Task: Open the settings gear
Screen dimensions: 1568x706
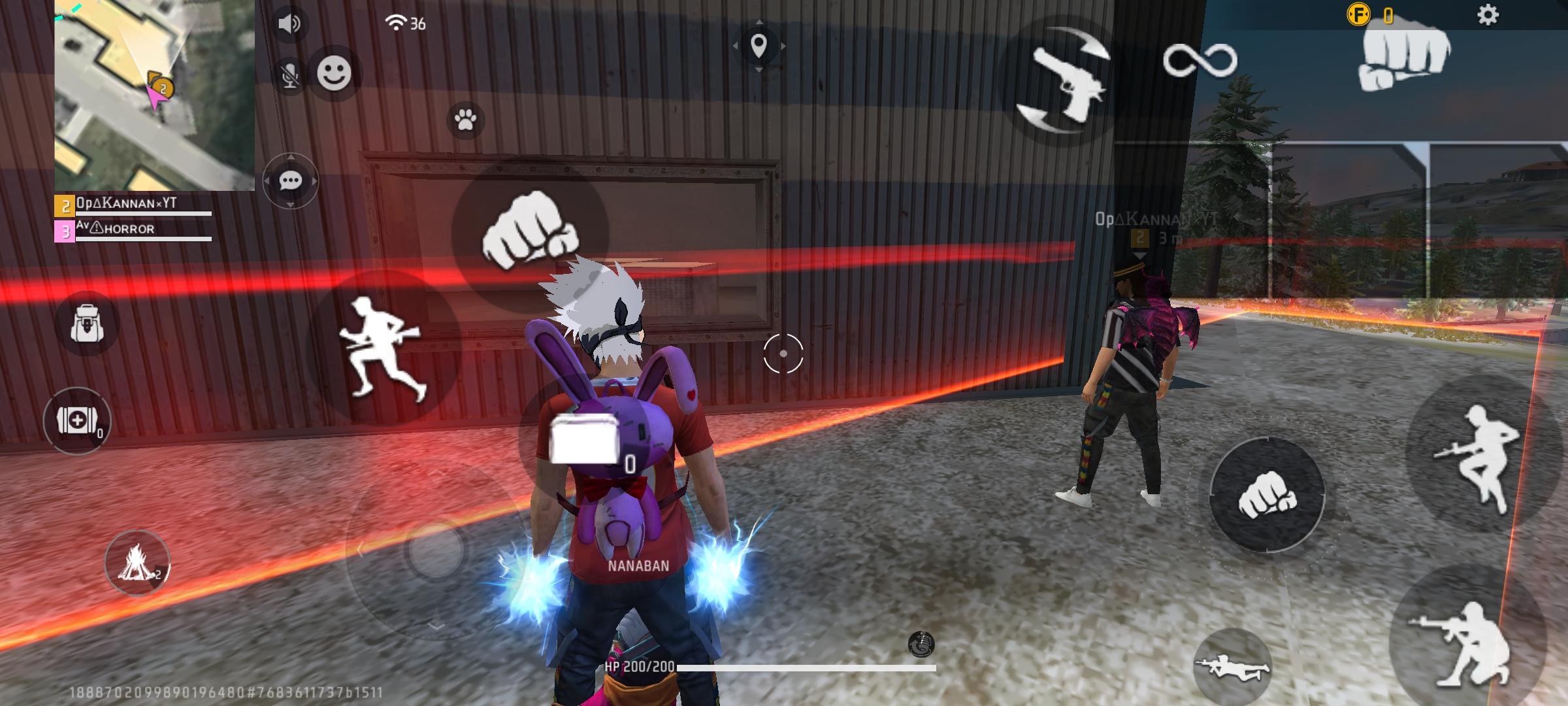Action: click(1488, 15)
